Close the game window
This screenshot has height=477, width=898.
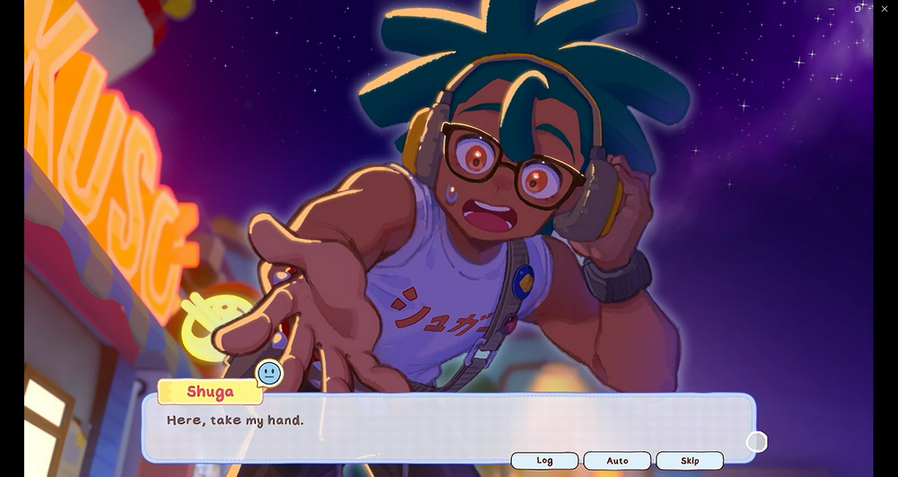coord(884,9)
